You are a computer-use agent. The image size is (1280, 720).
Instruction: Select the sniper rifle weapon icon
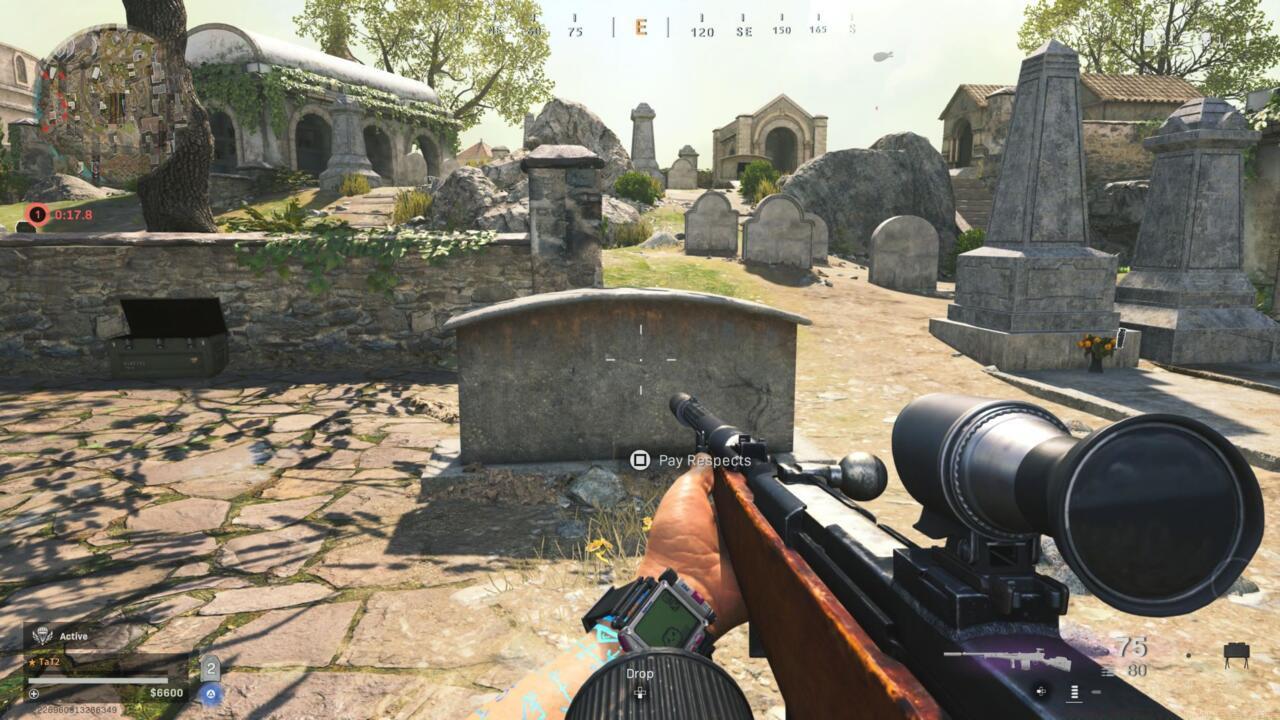point(1007,658)
